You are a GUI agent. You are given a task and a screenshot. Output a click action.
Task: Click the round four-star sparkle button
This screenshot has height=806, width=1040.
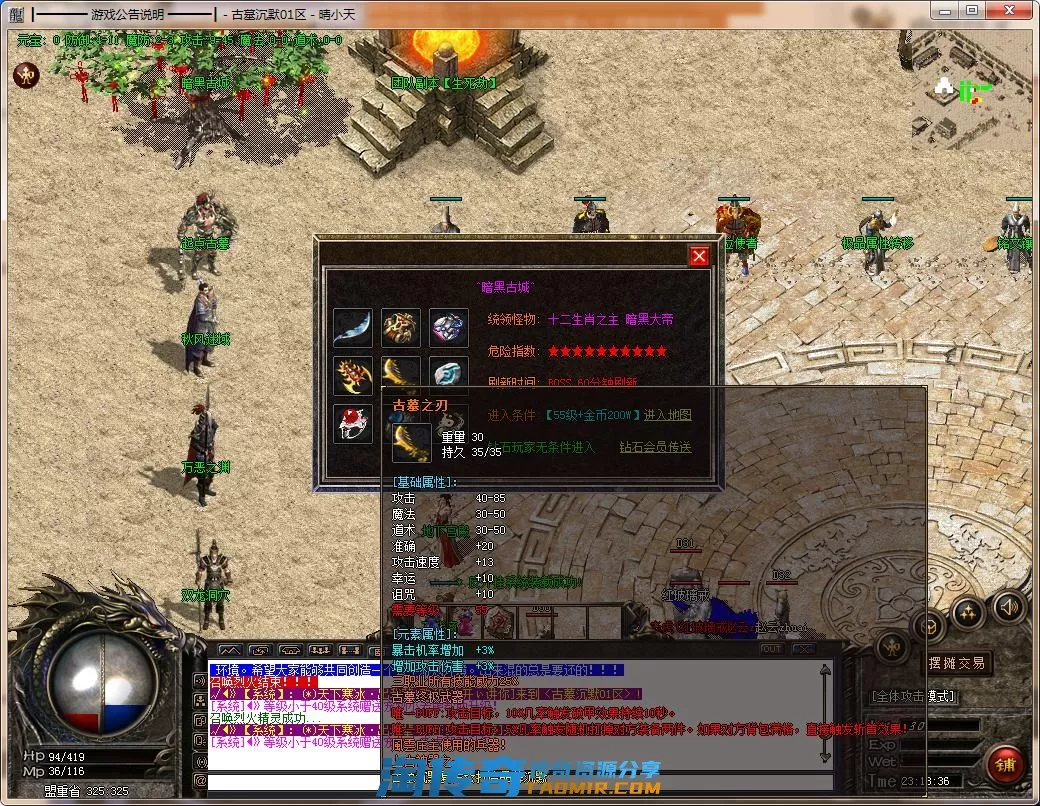tap(966, 614)
